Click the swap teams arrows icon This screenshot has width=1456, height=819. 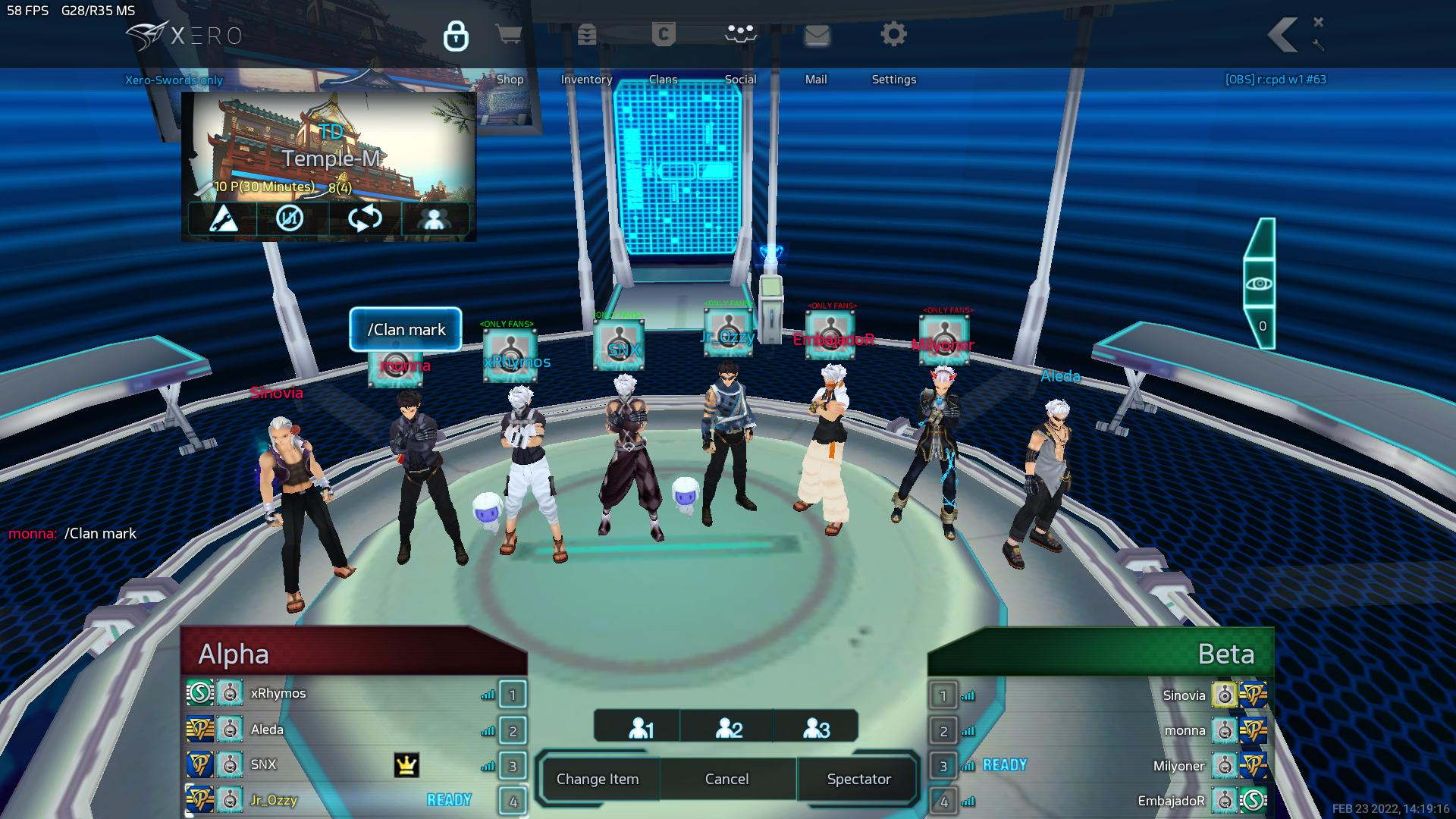click(365, 219)
